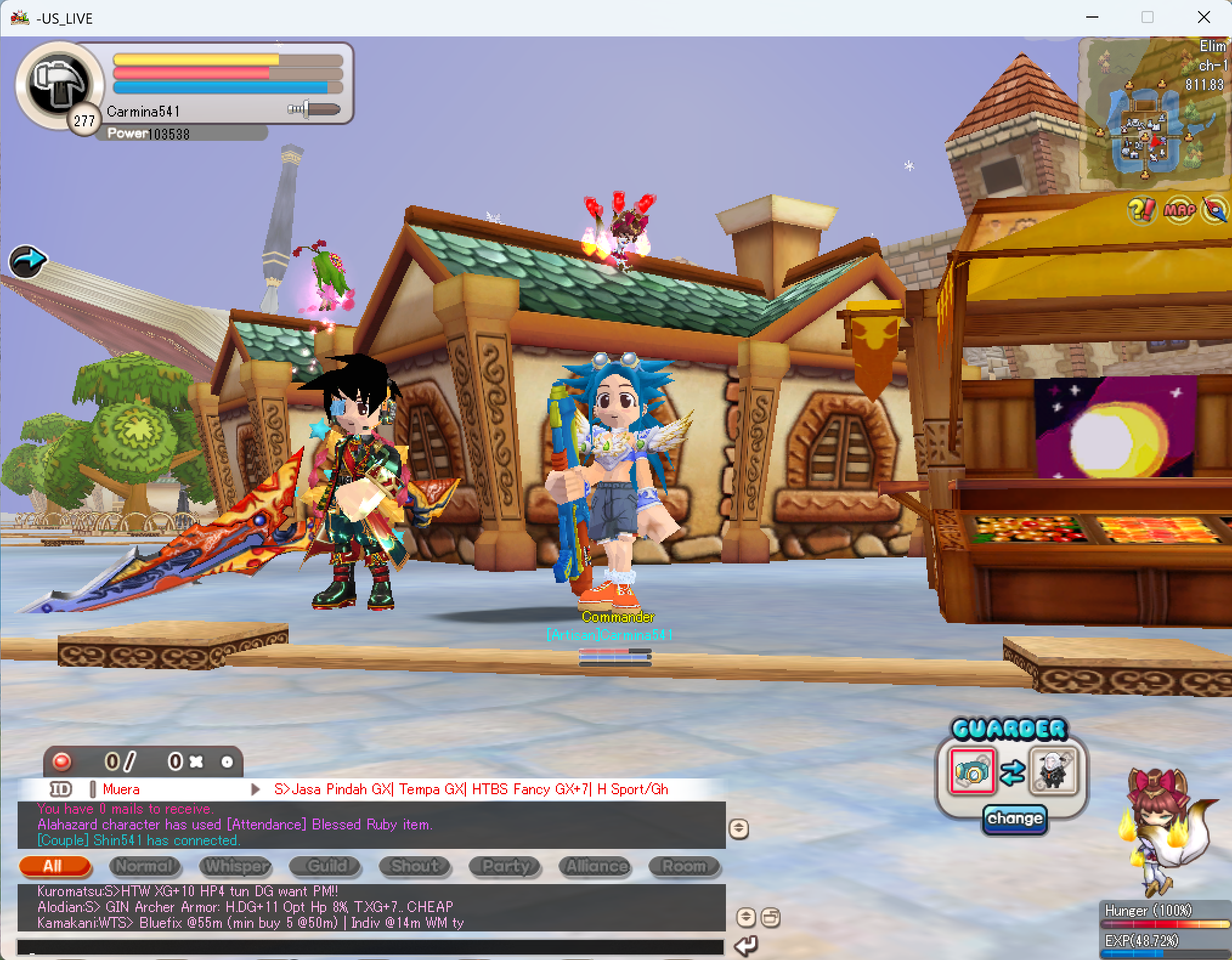Open the question mark help icon
Image resolution: width=1232 pixels, height=960 pixels.
click(1141, 210)
